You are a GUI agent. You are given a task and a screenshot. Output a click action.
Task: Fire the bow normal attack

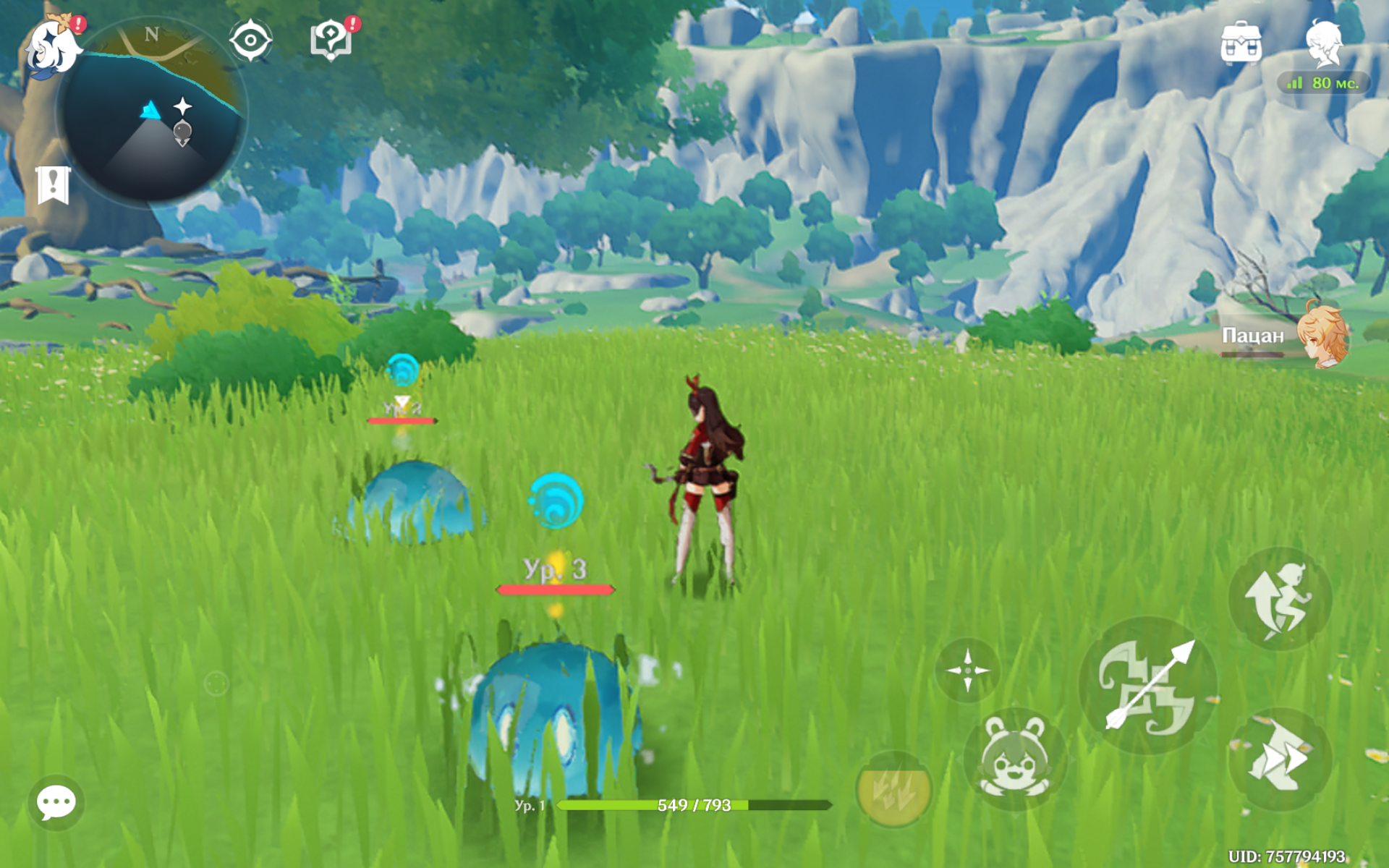[1148, 686]
